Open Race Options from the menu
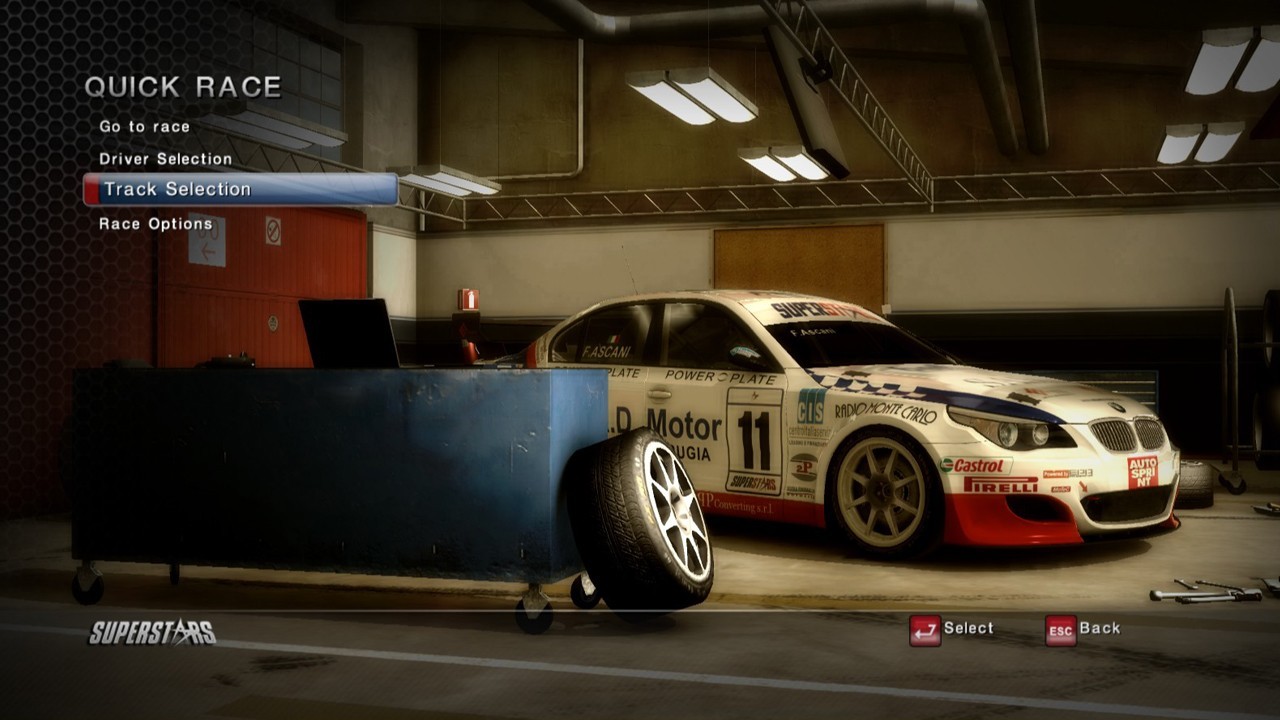Viewport: 1280px width, 720px height. coord(155,224)
